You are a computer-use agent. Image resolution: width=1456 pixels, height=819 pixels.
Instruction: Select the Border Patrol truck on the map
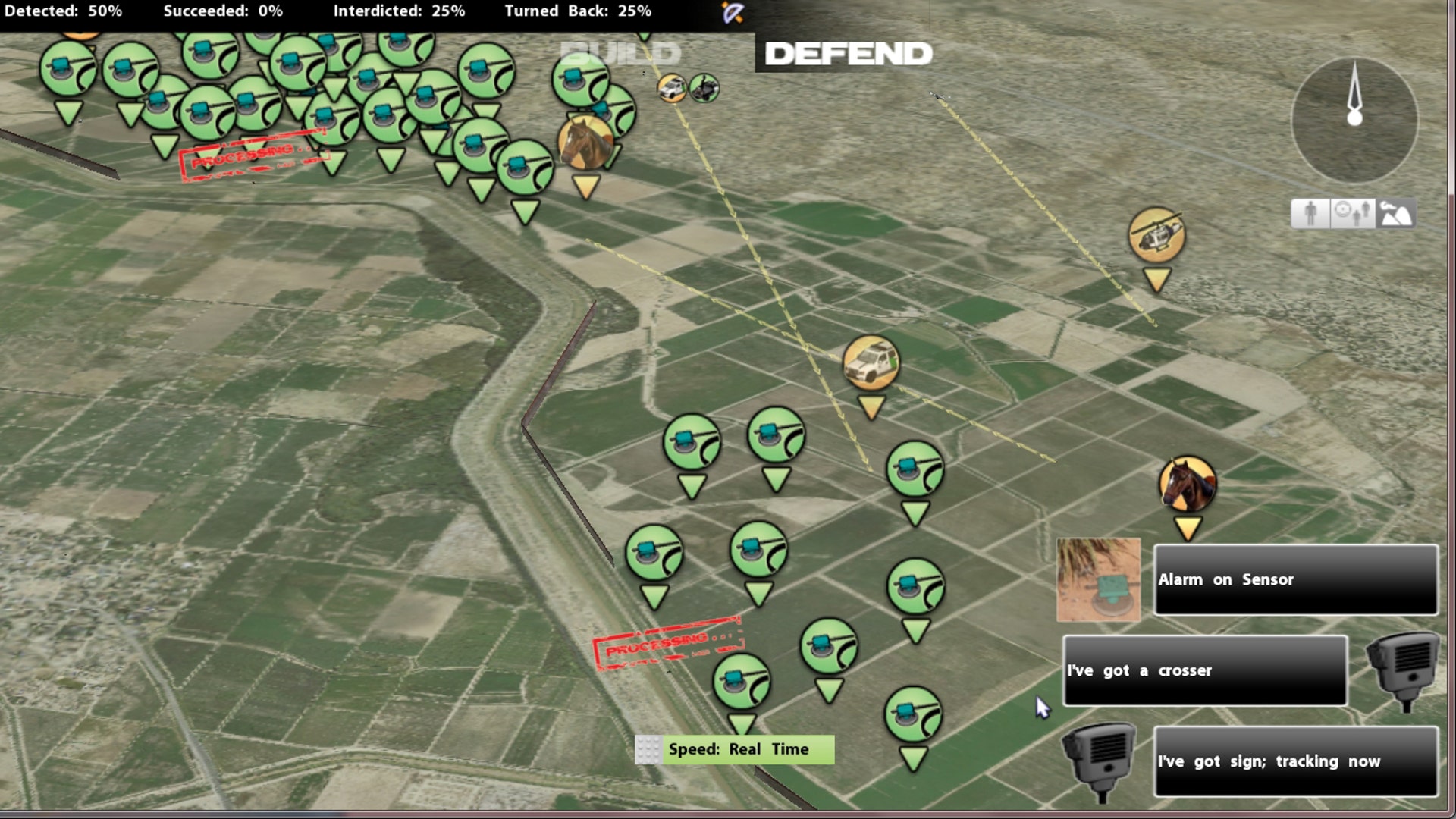(871, 362)
